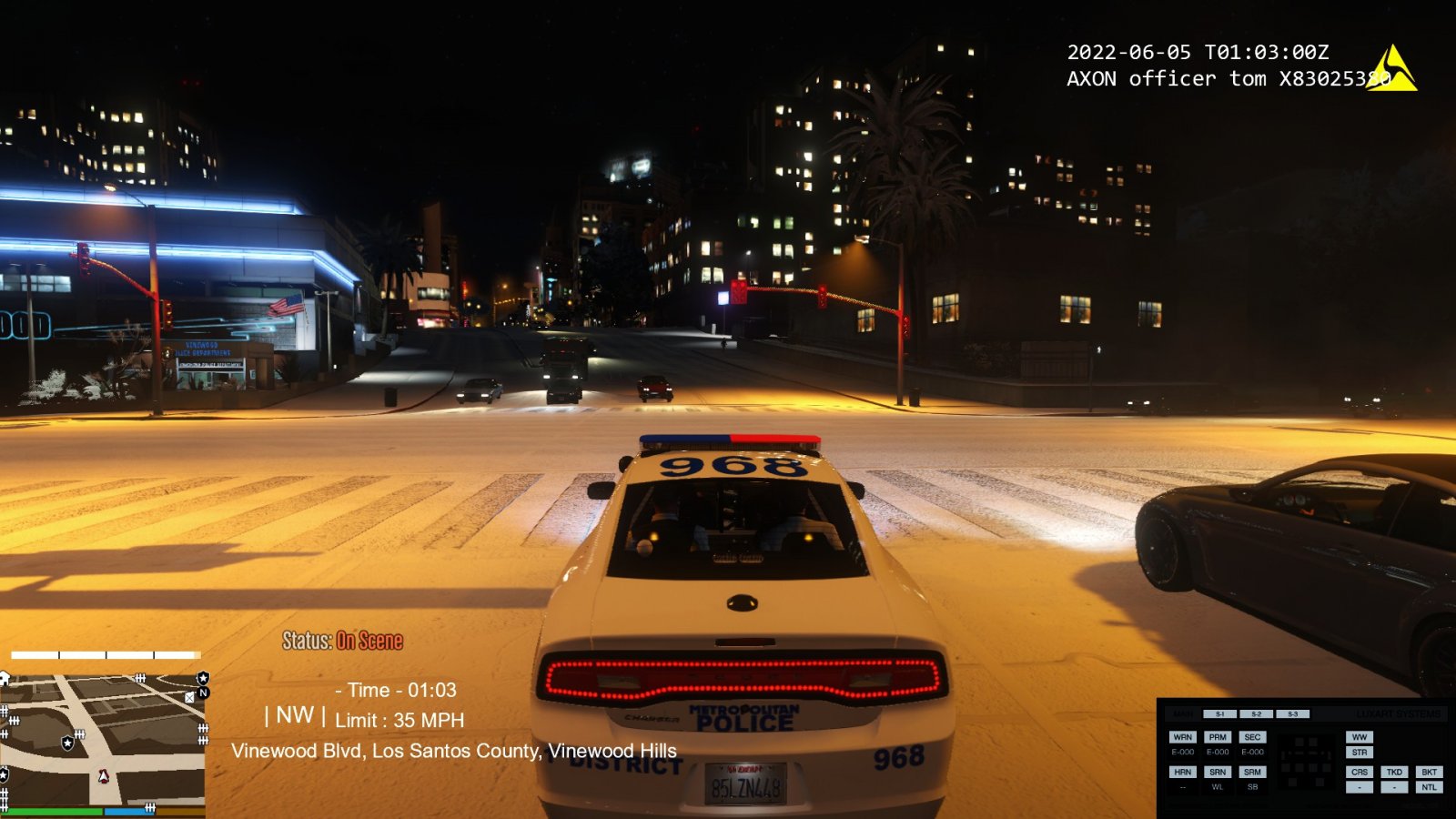Click the north N compass marker
The image size is (1456, 819).
tap(203, 693)
